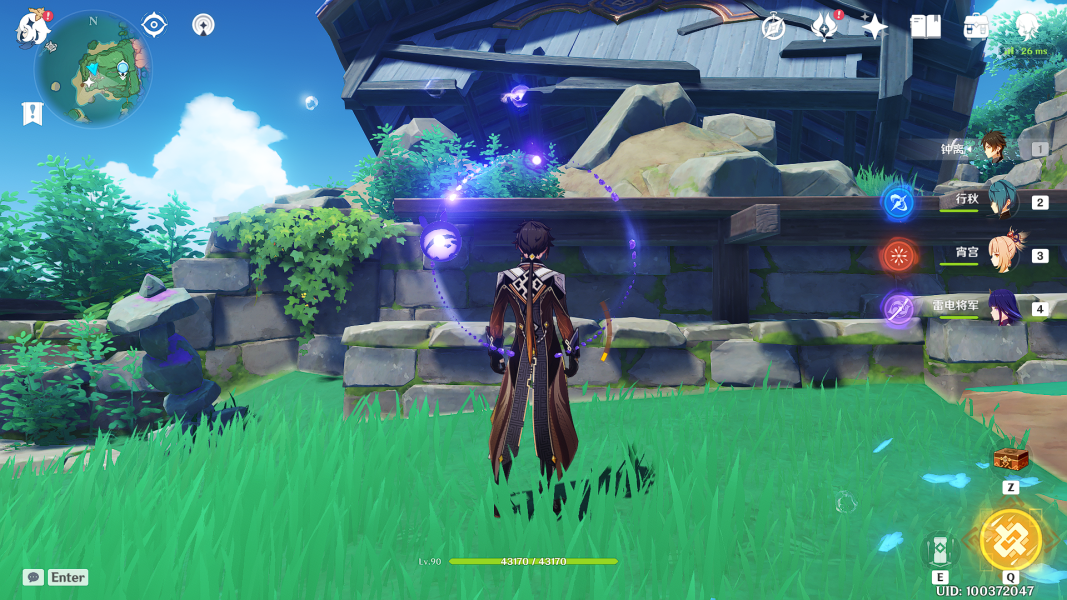Open the quest log bookmark icon
Screen dimensions: 1067x600
[32, 113]
